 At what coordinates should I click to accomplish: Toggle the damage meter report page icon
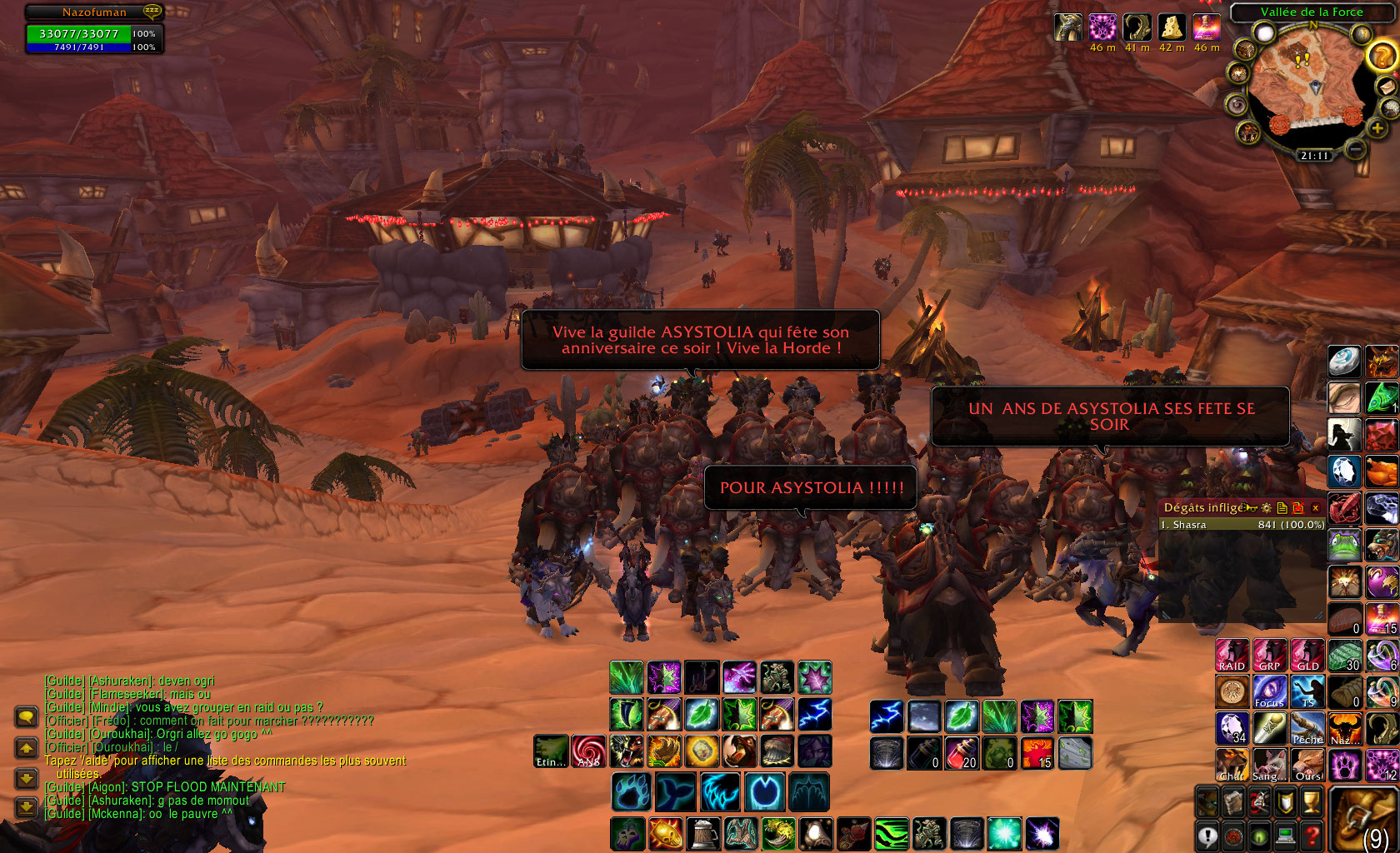(1282, 508)
